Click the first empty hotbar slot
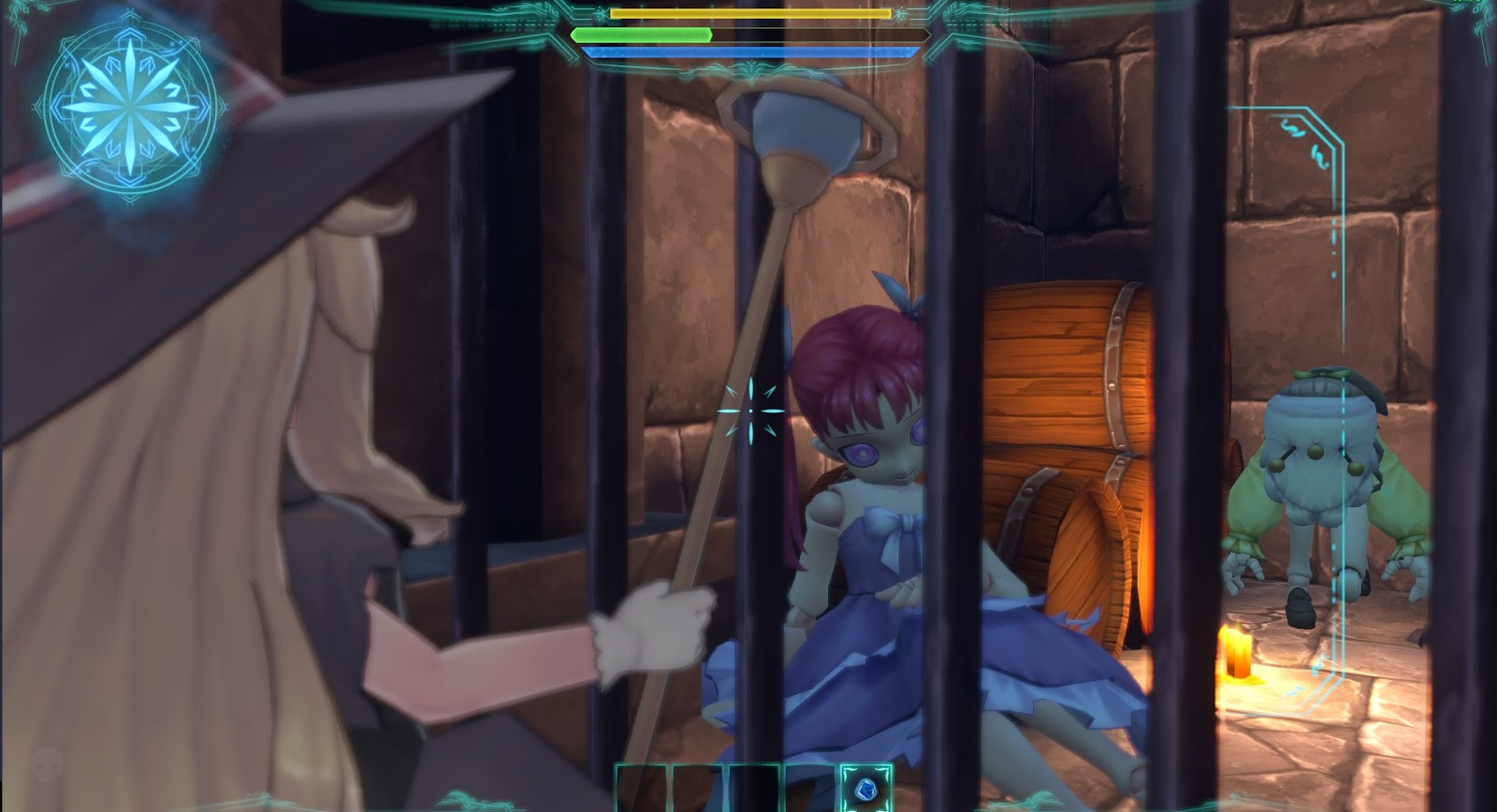Viewport: 1497px width, 812px height. [641, 789]
